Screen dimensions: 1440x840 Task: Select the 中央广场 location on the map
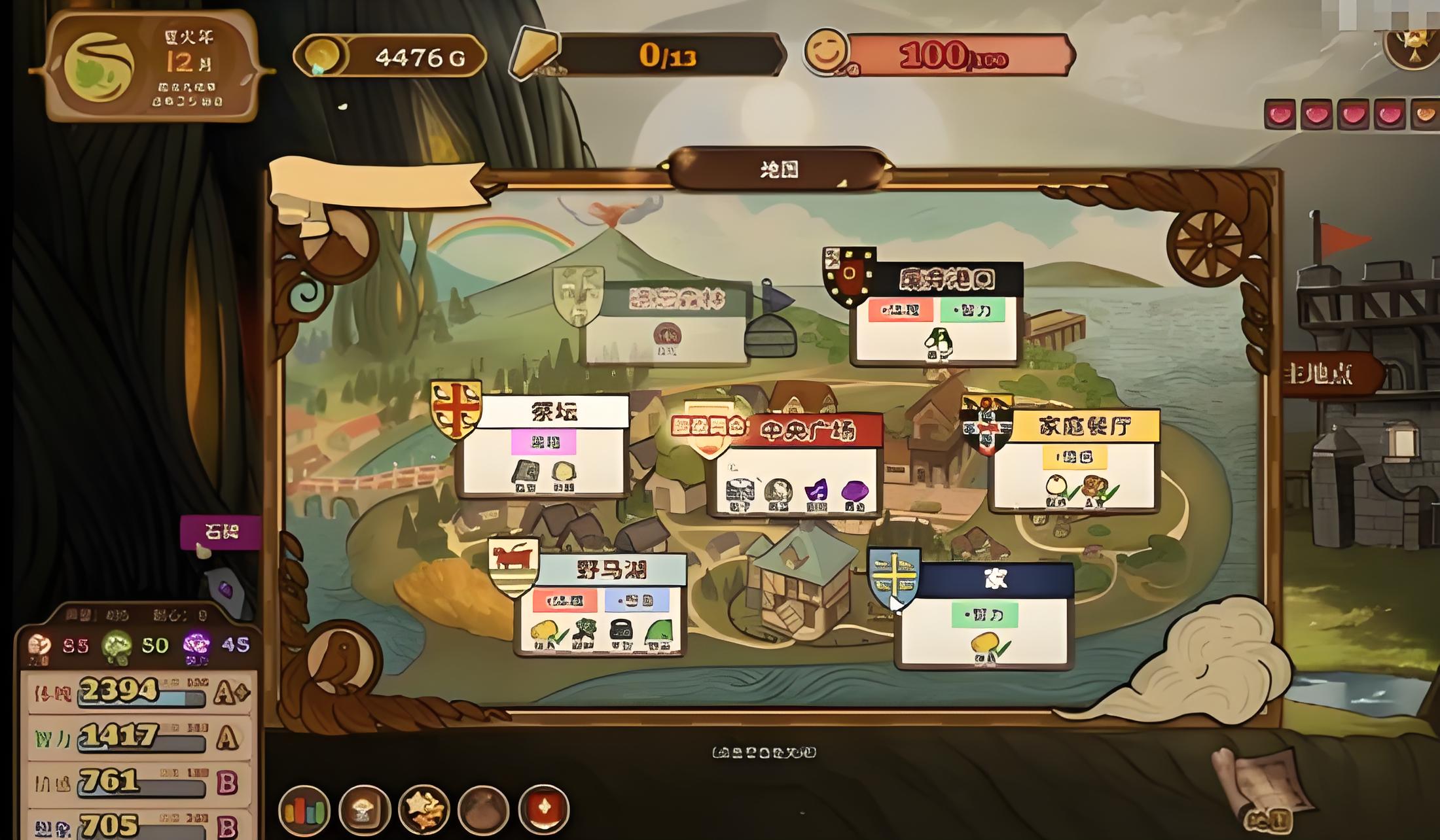[796, 464]
